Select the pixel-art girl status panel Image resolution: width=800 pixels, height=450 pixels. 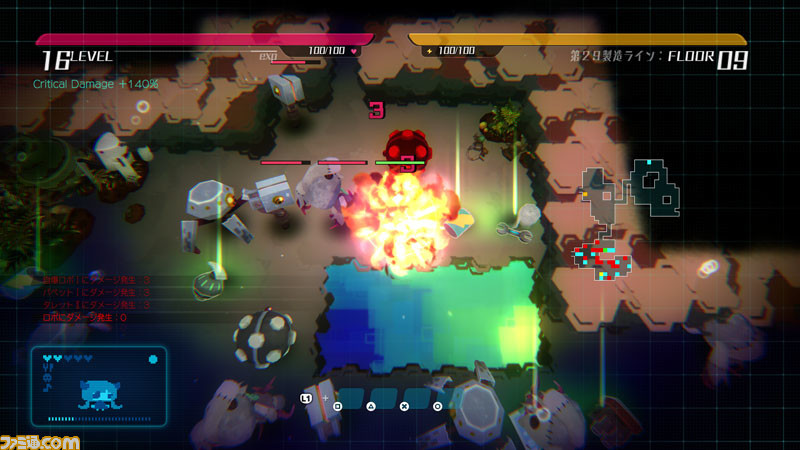[x=98, y=386]
